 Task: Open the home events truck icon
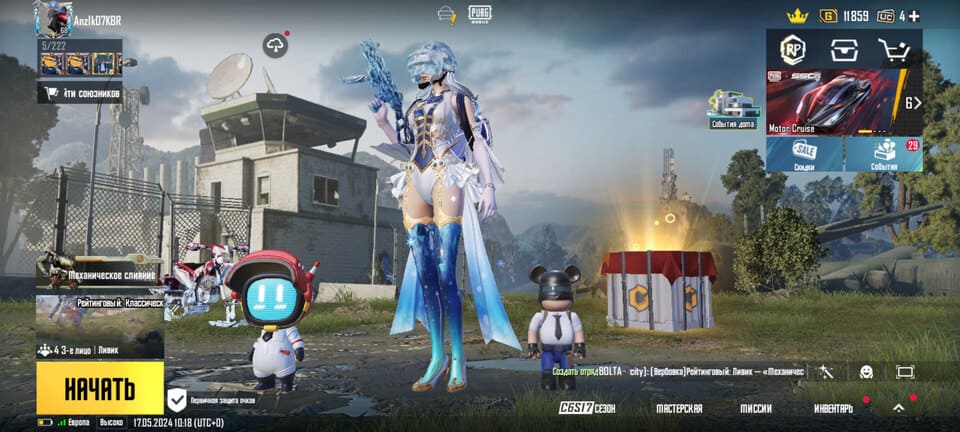(x=734, y=109)
